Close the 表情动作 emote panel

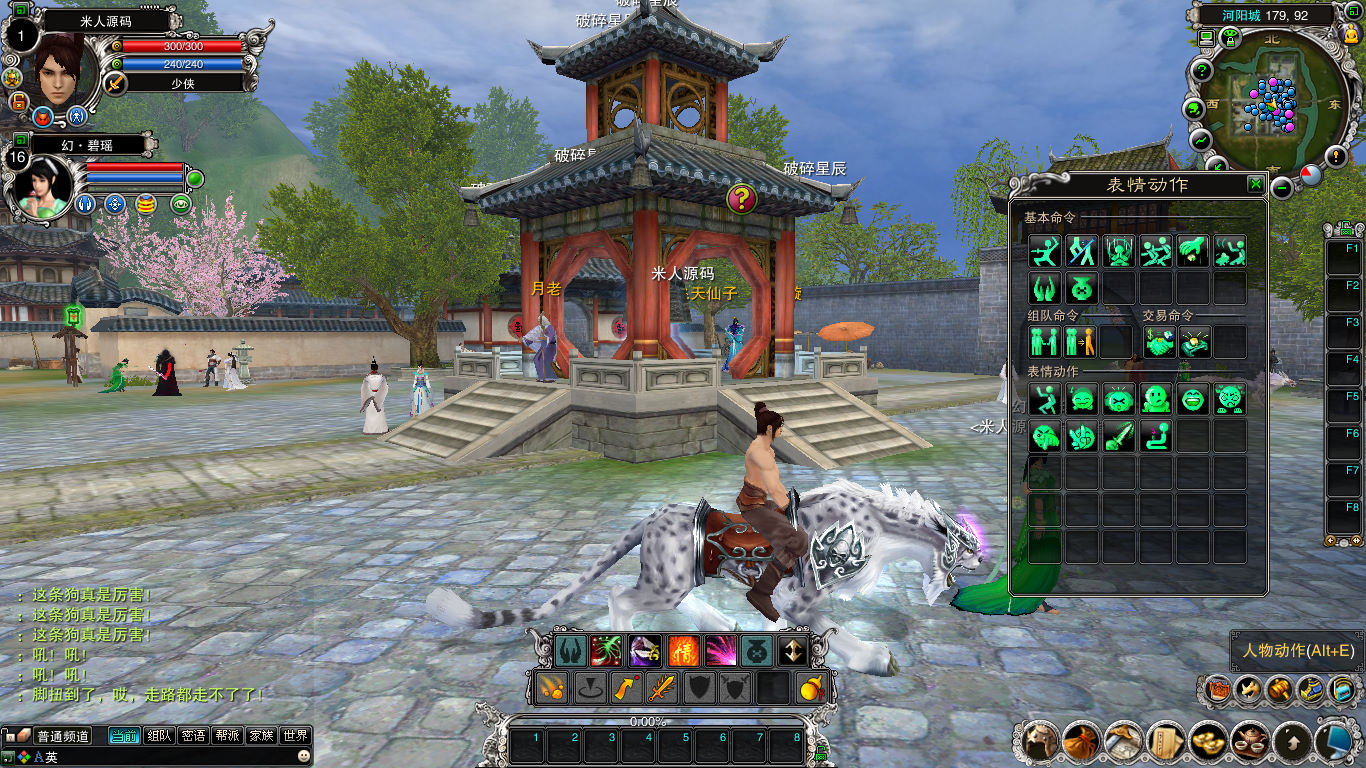pos(1255,184)
